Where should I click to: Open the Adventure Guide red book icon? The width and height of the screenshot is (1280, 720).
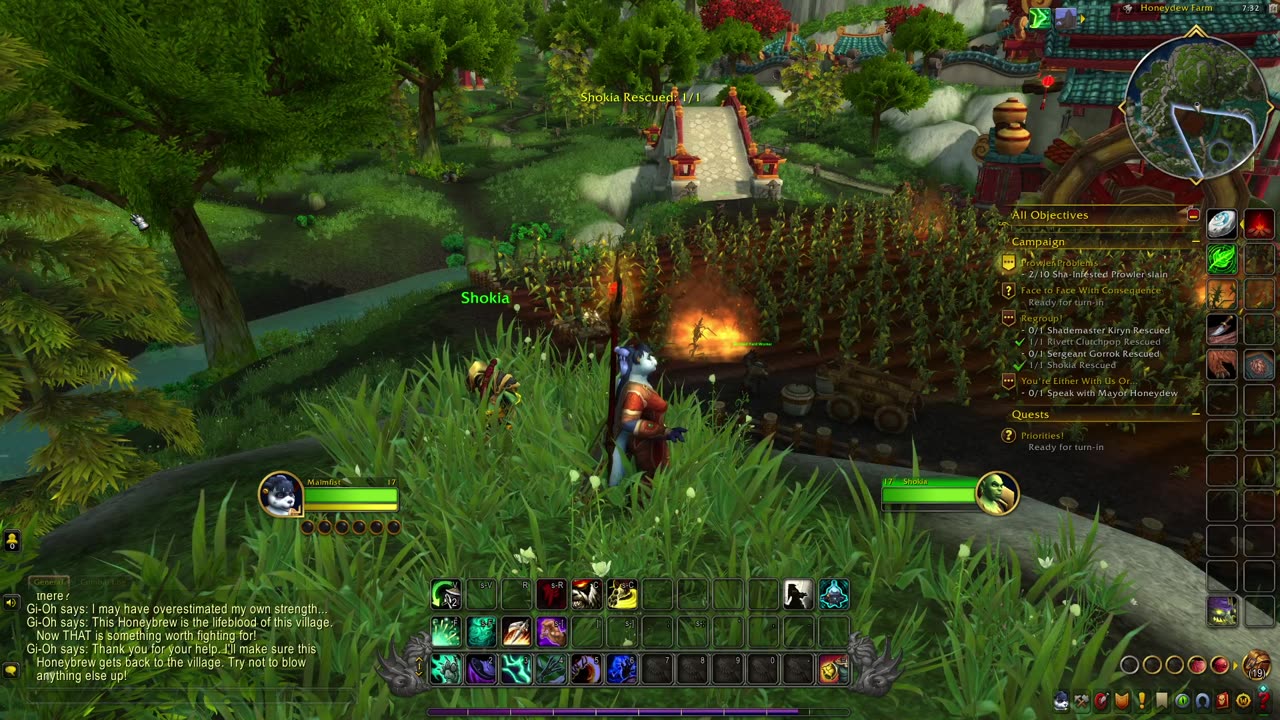pyautogui.click(x=1223, y=701)
